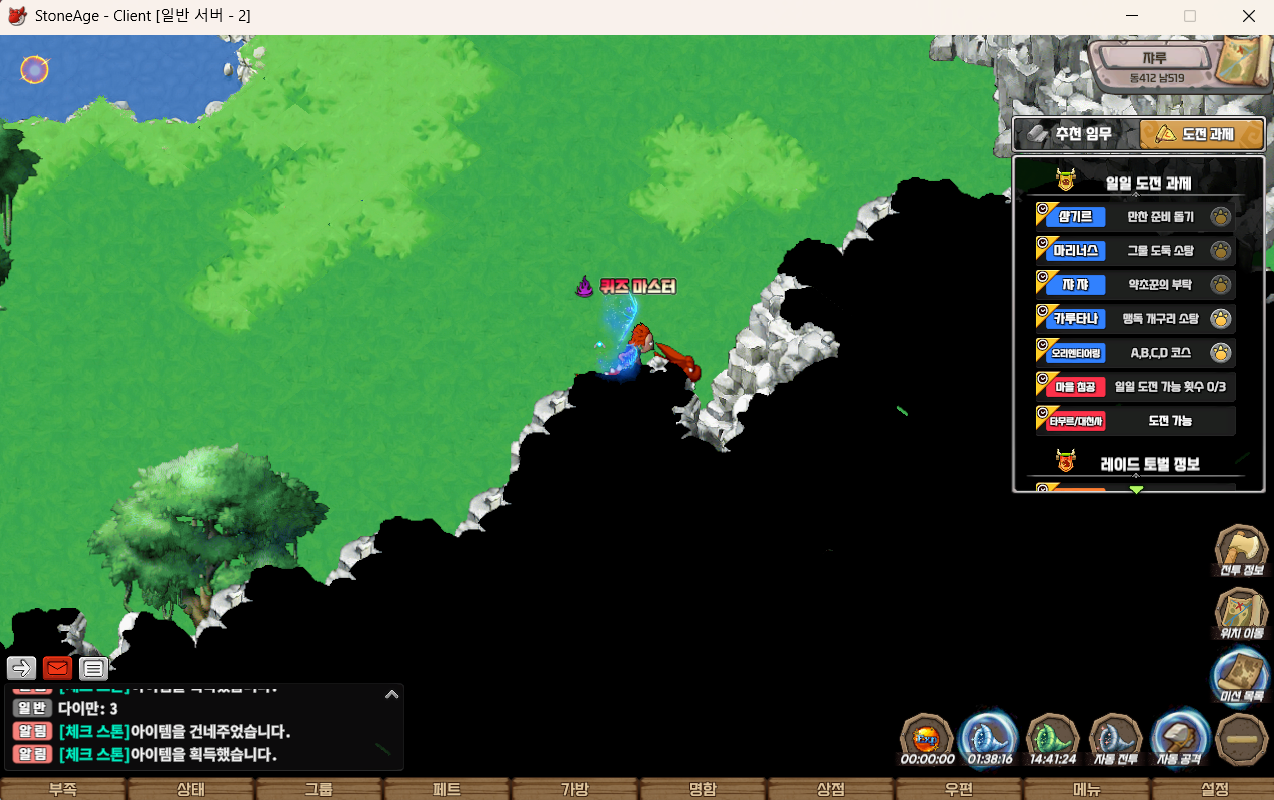1274x800 pixels.
Task: Open the 부족 (tribe) menu
Action: [x=63, y=789]
